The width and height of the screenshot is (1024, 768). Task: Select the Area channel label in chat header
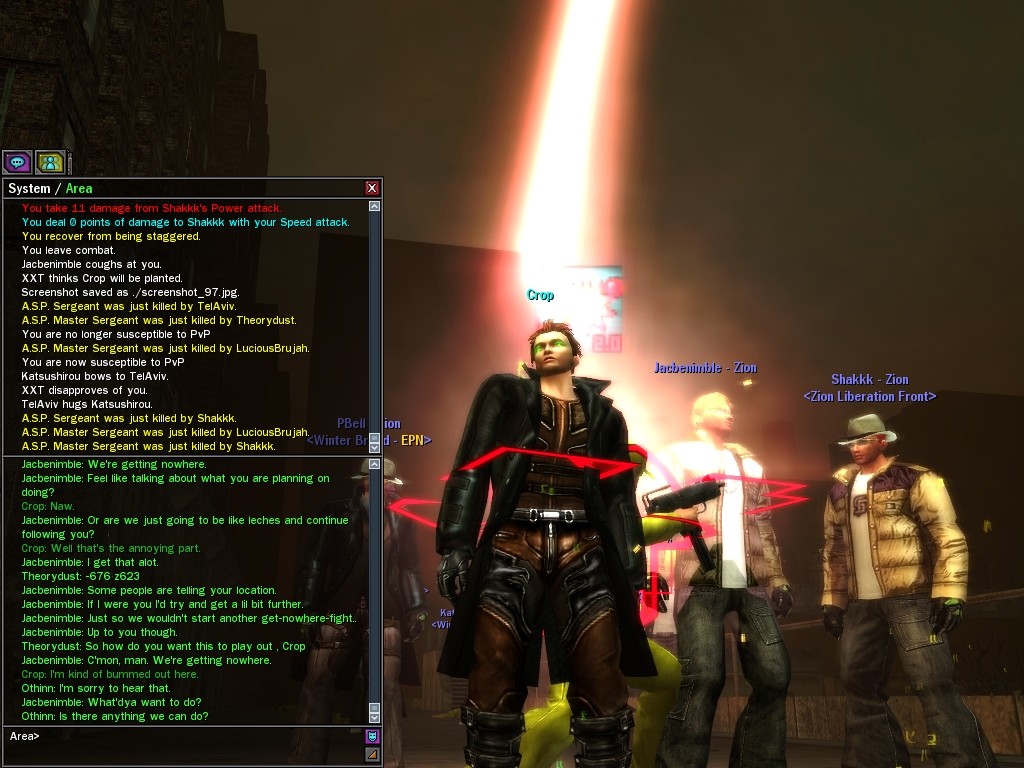pyautogui.click(x=79, y=189)
